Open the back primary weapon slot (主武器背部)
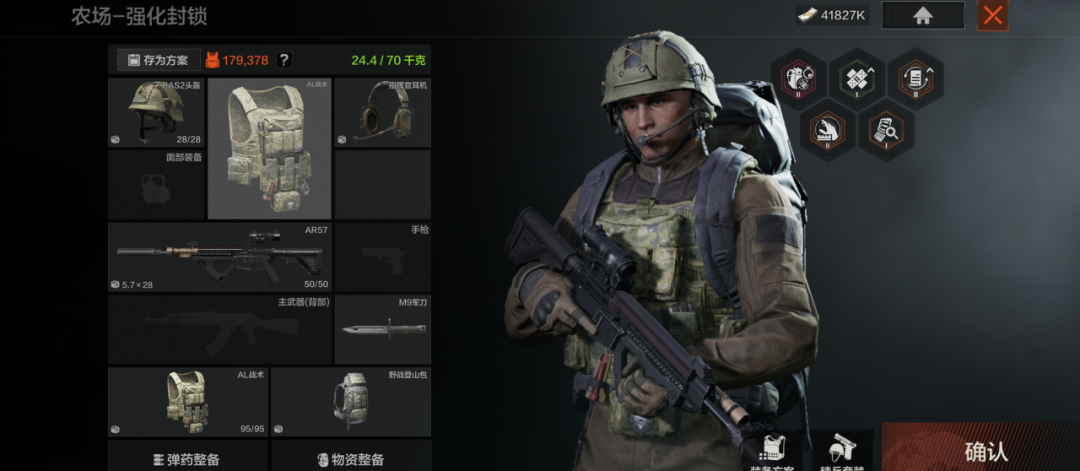 [x=219, y=329]
